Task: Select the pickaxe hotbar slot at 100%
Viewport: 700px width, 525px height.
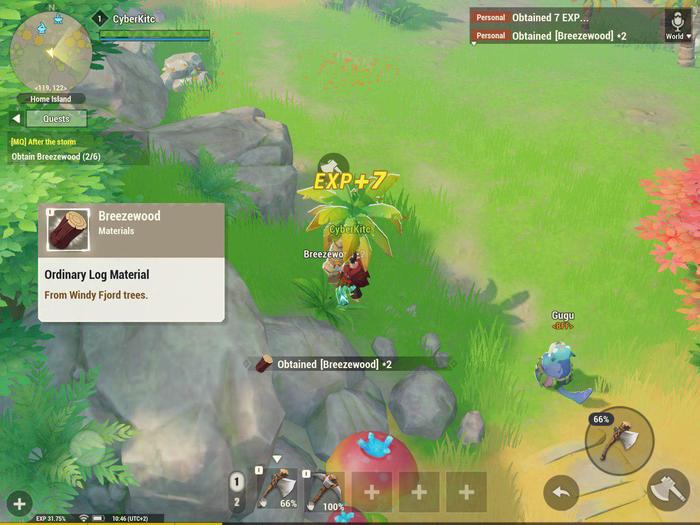Action: pos(323,490)
